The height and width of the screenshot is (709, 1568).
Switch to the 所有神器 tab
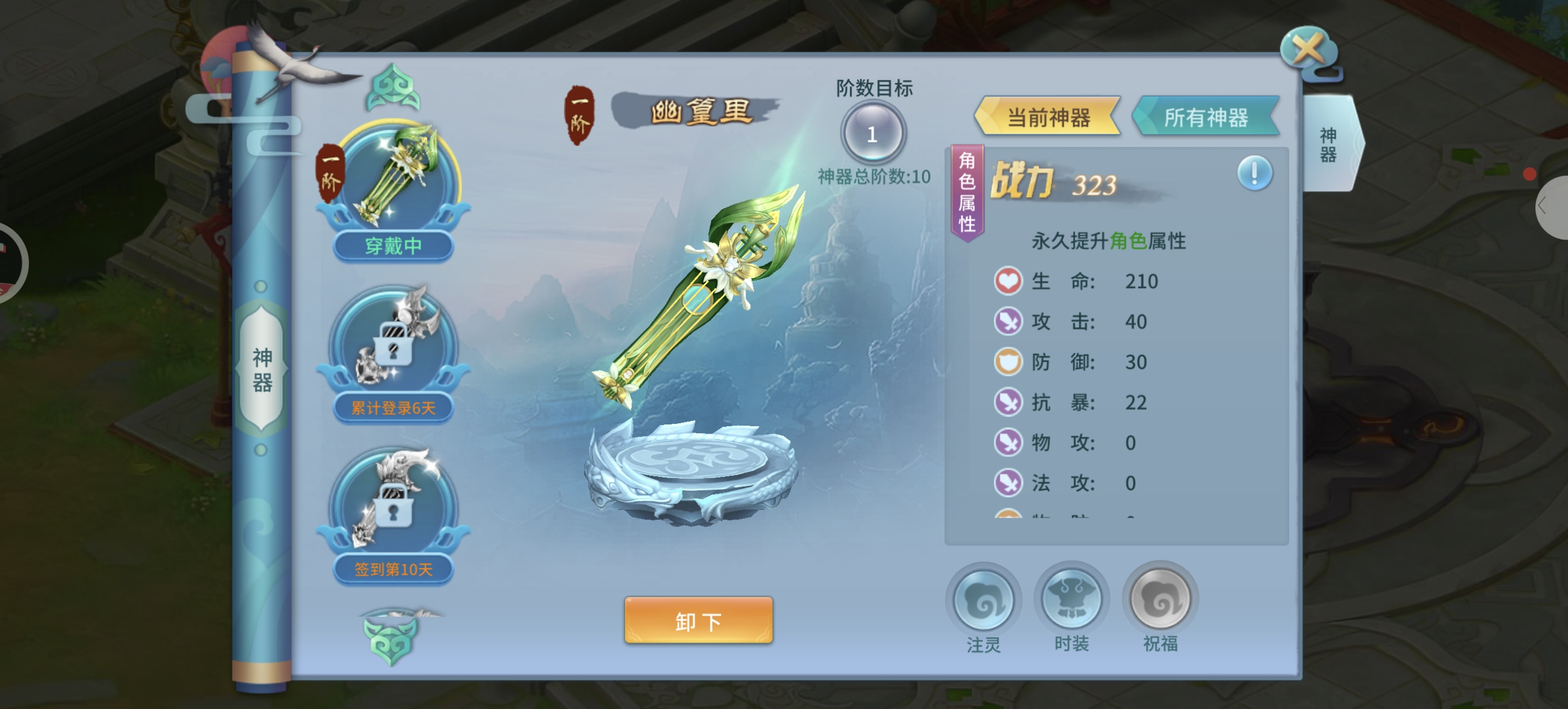pyautogui.click(x=1206, y=117)
